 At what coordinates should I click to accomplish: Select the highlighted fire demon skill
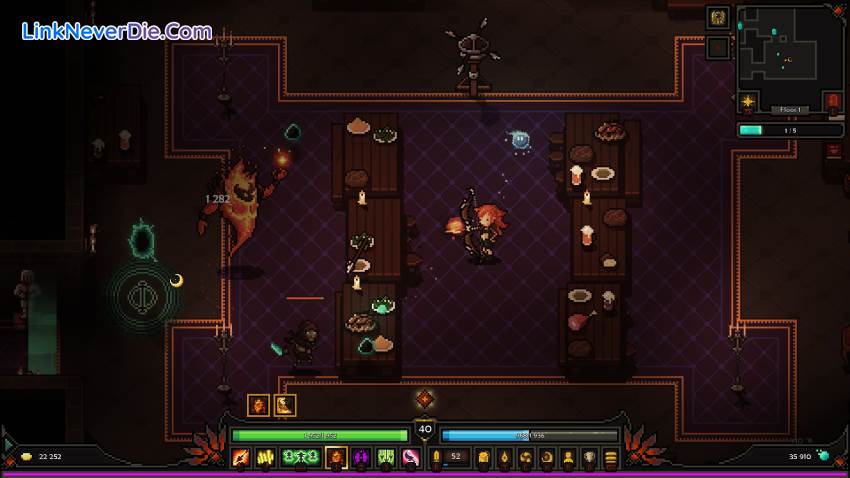click(x=337, y=458)
